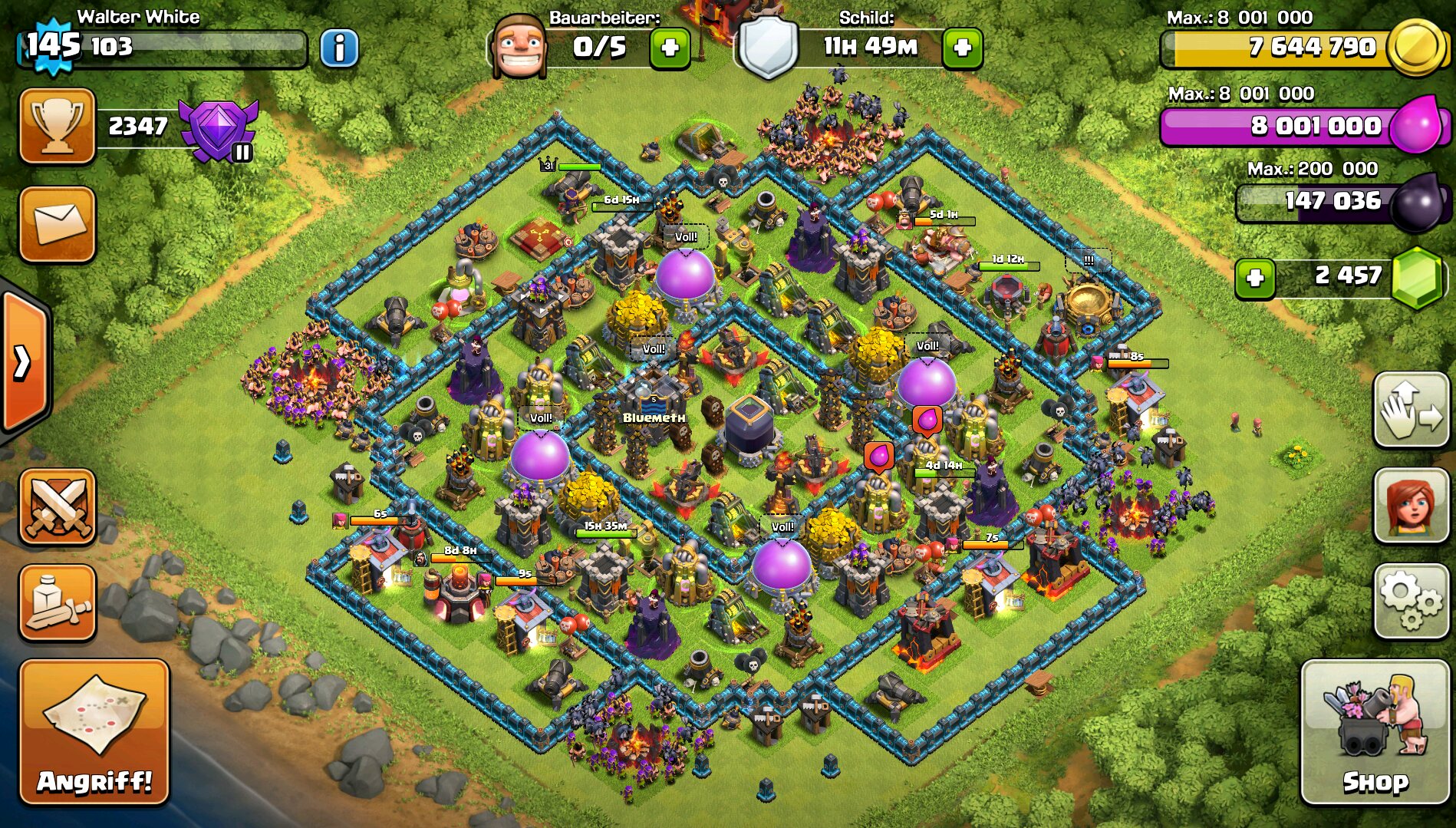Start an attack with the Angriff! button
This screenshot has width=1456, height=828.
pyautogui.click(x=94, y=732)
